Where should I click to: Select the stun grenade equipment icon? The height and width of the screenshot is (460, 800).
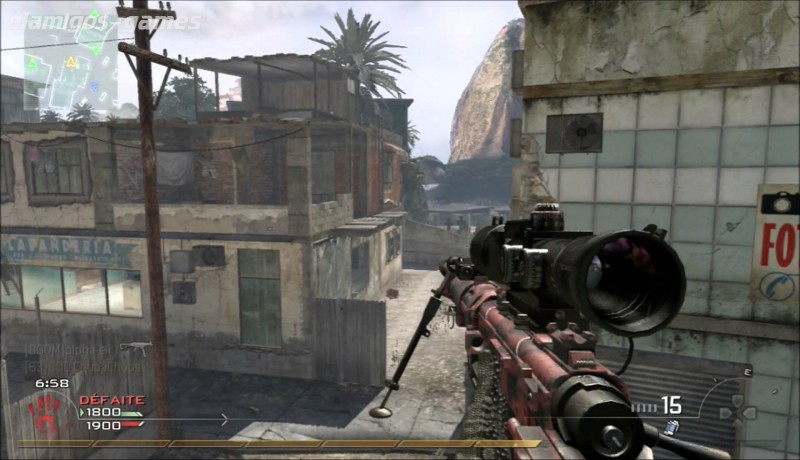click(x=671, y=428)
